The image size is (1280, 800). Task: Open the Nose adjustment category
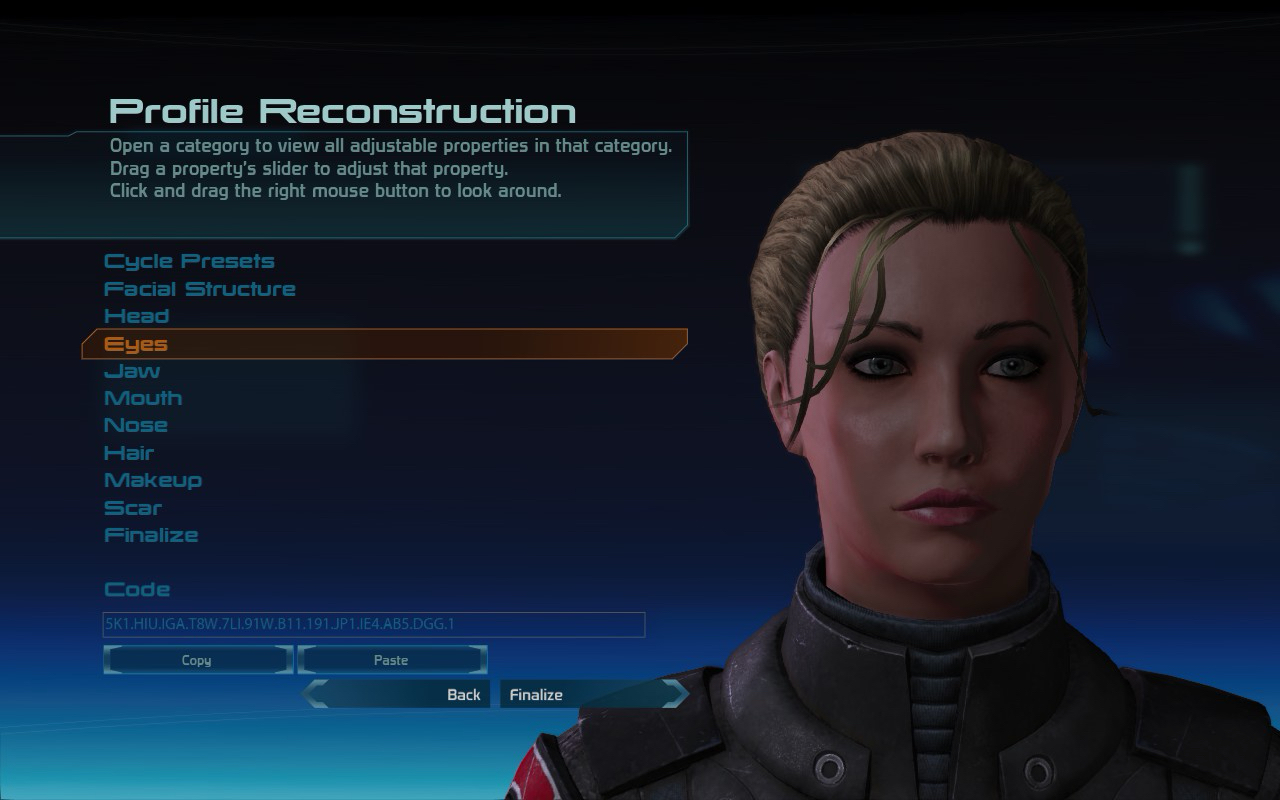coord(136,425)
